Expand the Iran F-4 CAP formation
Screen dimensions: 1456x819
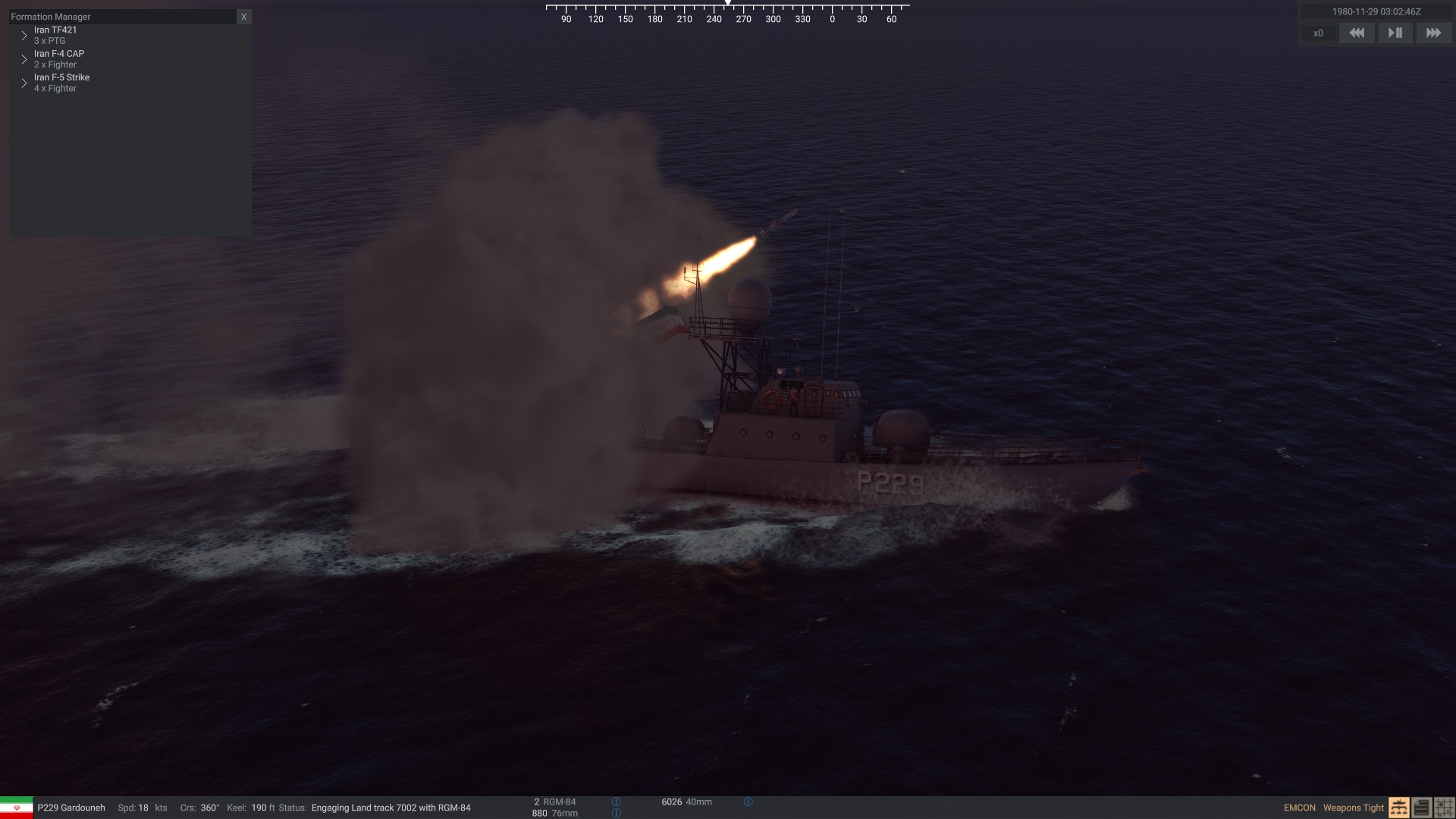click(24, 59)
